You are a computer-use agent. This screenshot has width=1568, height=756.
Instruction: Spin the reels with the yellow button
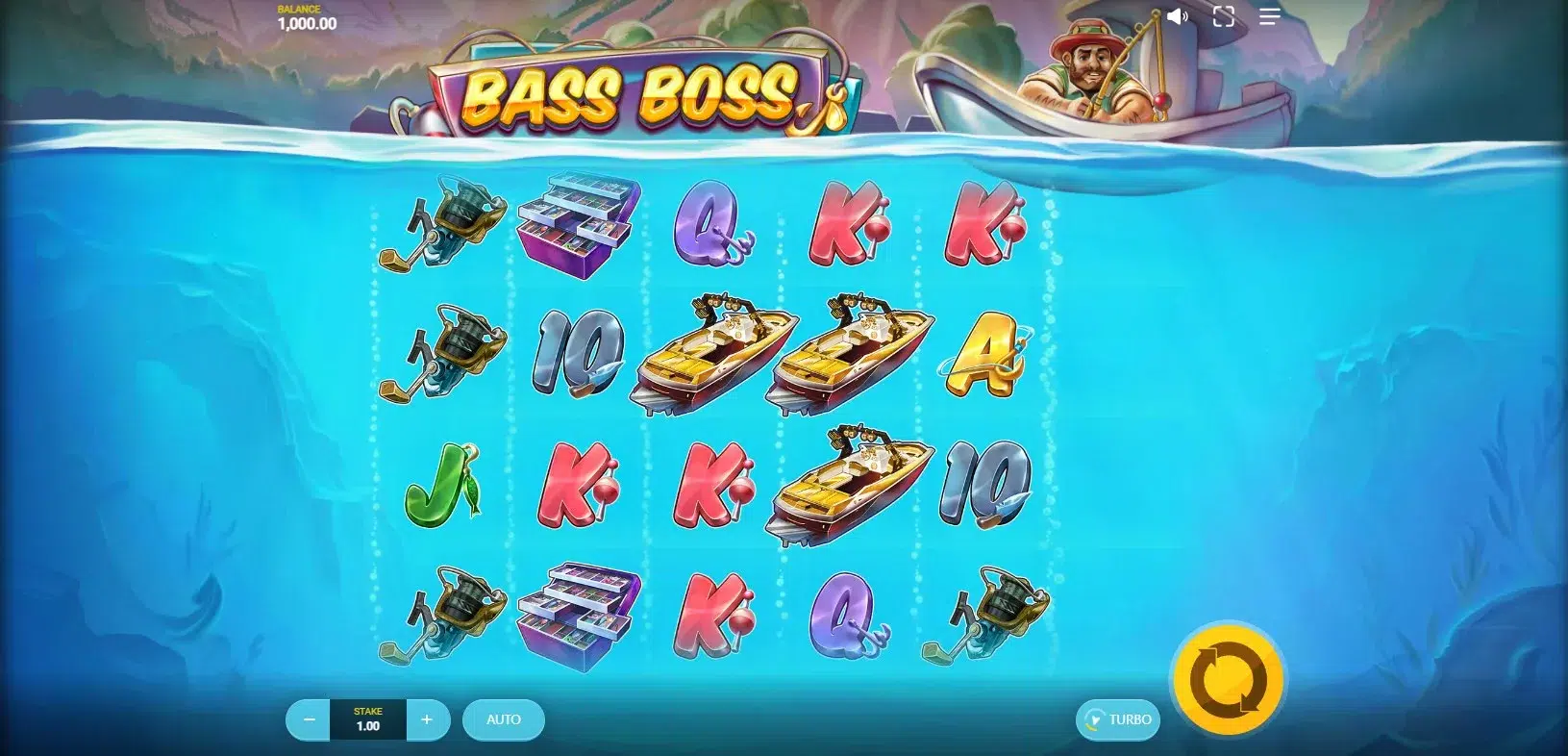[x=1229, y=679]
